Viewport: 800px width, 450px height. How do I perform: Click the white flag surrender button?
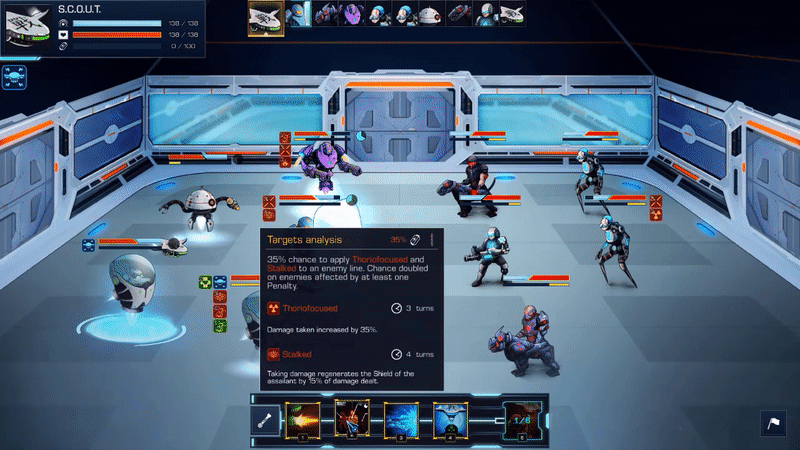[x=774, y=424]
